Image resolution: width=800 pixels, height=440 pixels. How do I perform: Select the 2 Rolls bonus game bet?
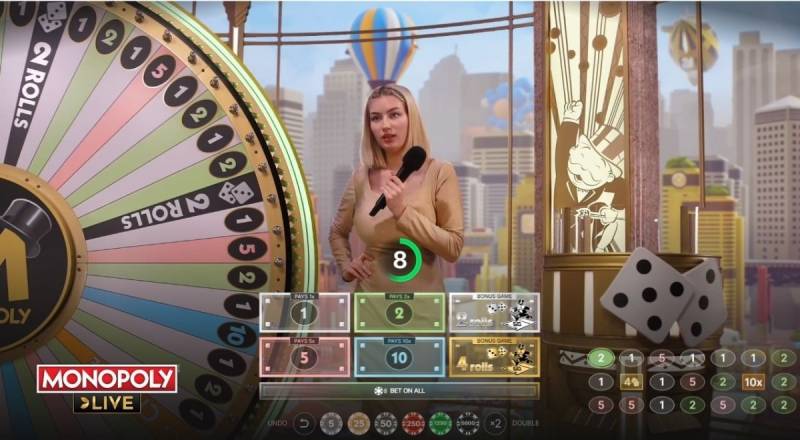[x=494, y=313]
